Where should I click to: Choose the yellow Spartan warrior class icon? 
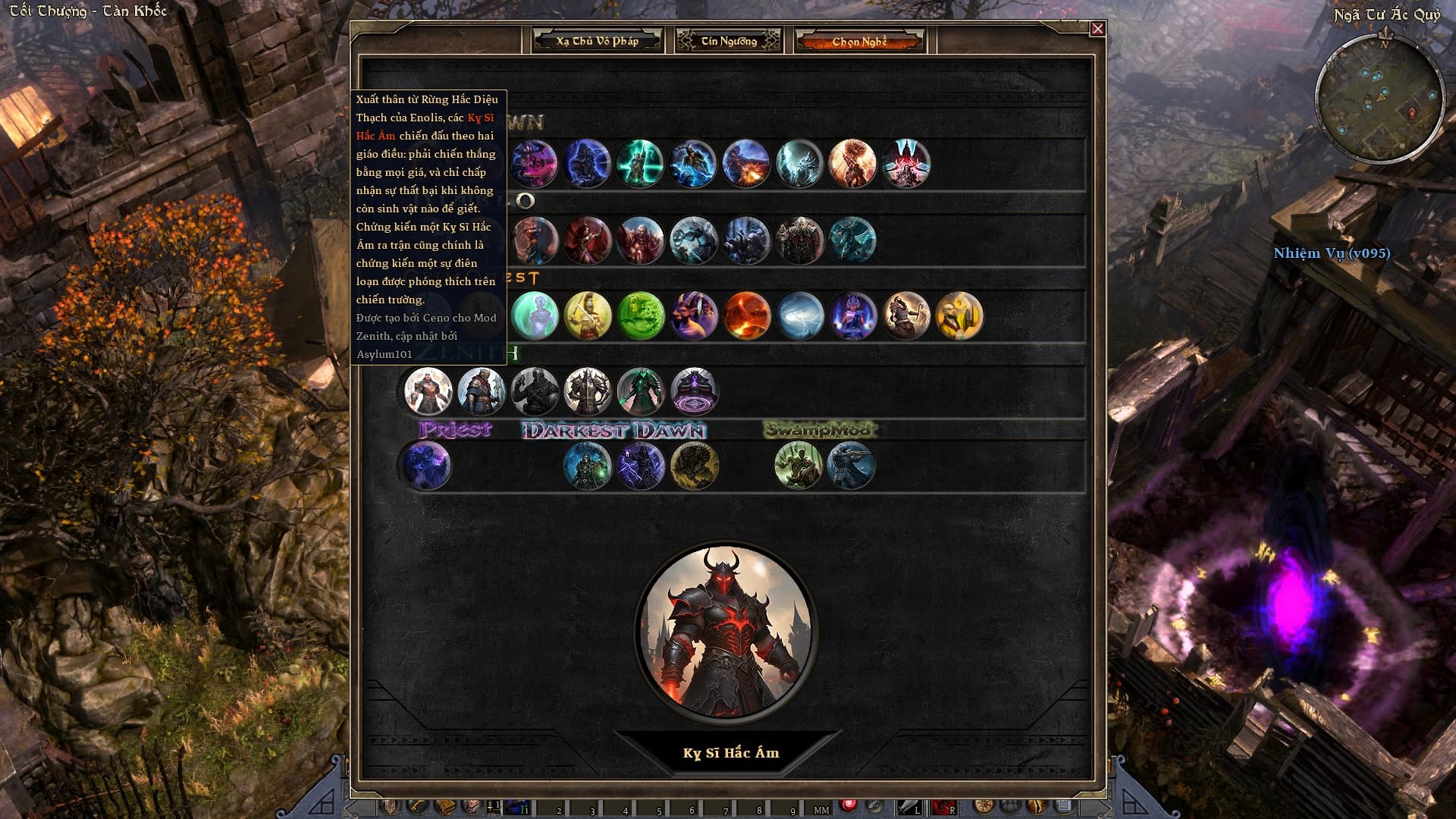pos(588,315)
